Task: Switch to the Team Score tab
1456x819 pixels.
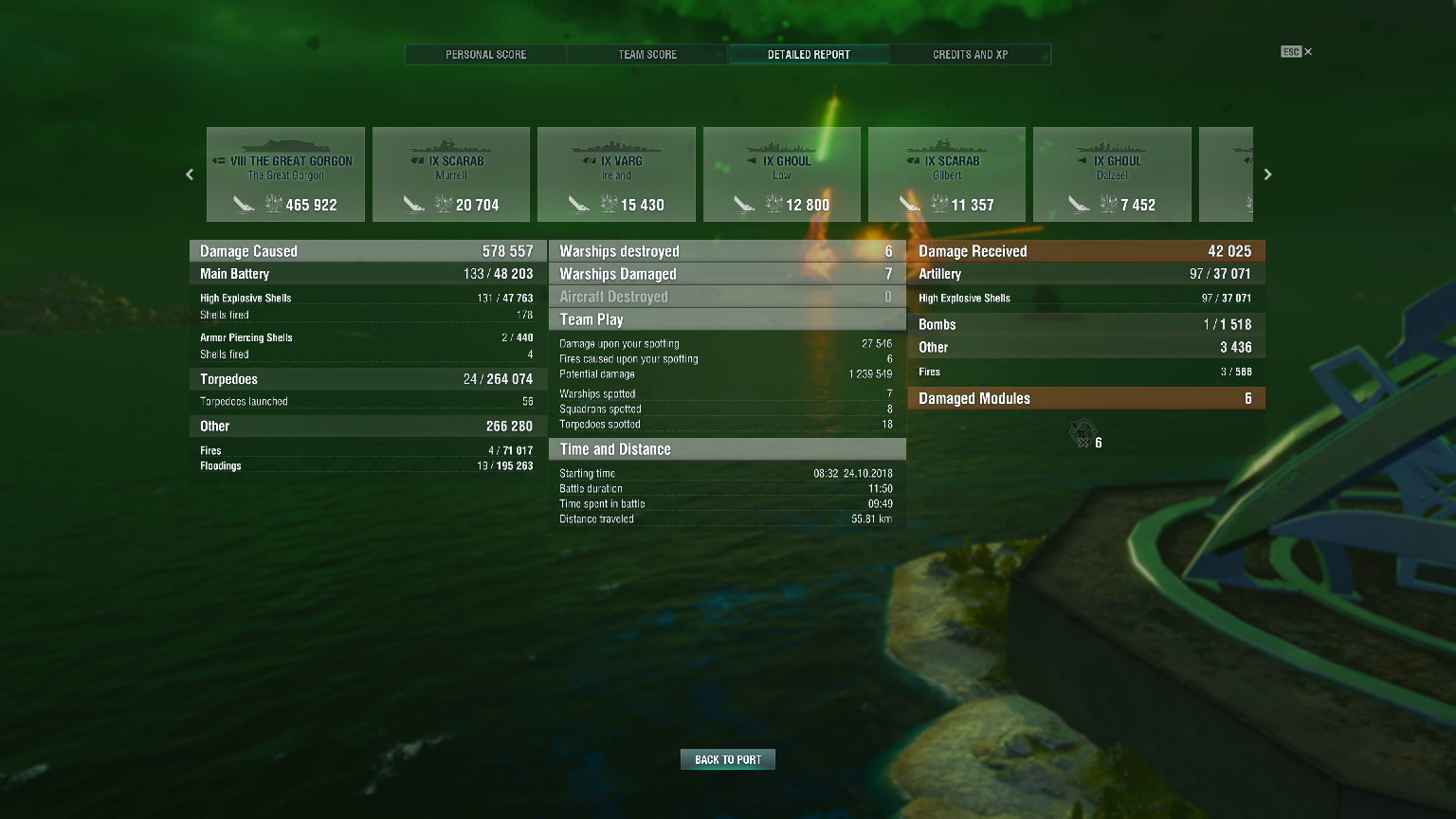Action: pyautogui.click(x=646, y=54)
